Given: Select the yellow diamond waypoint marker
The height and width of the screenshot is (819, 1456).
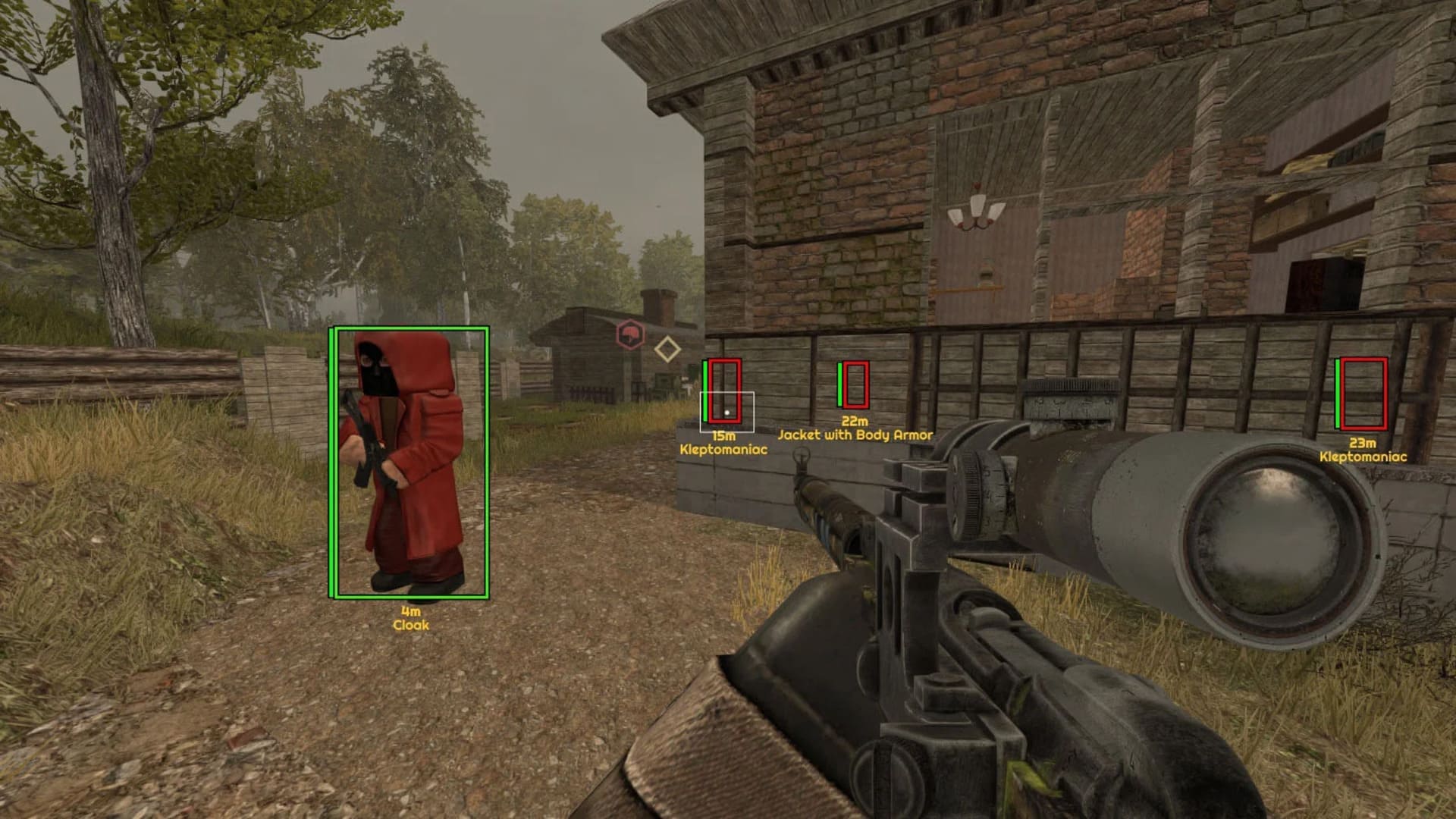Looking at the screenshot, I should pyautogui.click(x=667, y=350).
